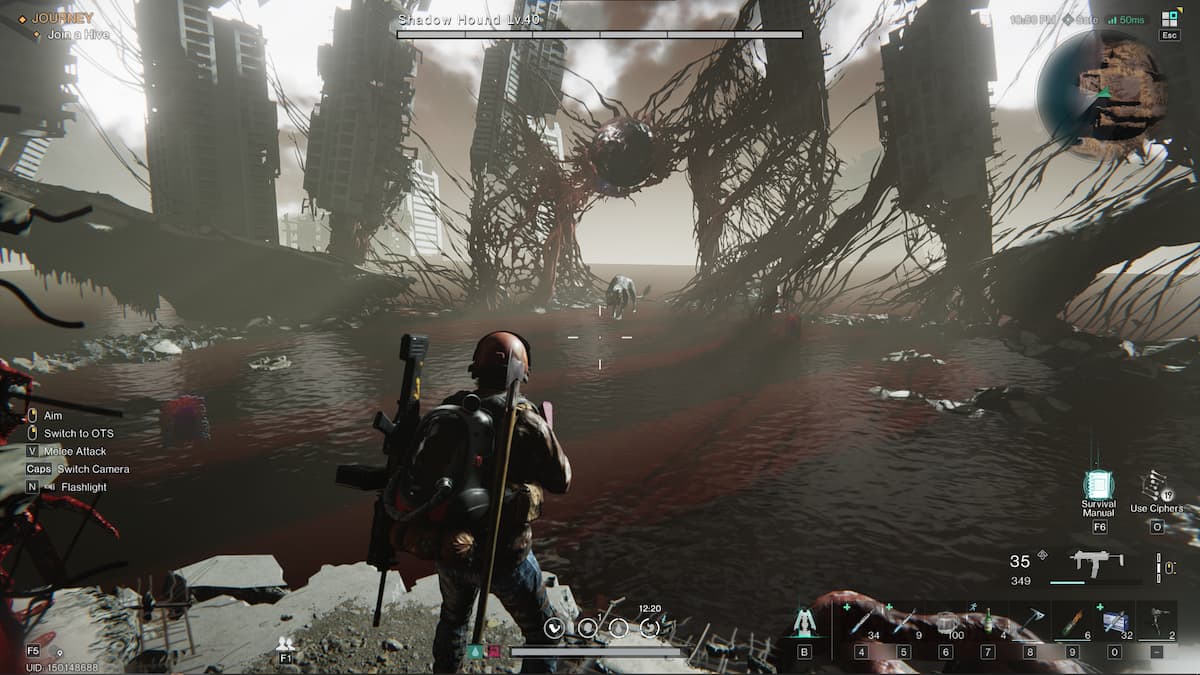
Task: Use the green bottle hotbar item
Action: 988,623
